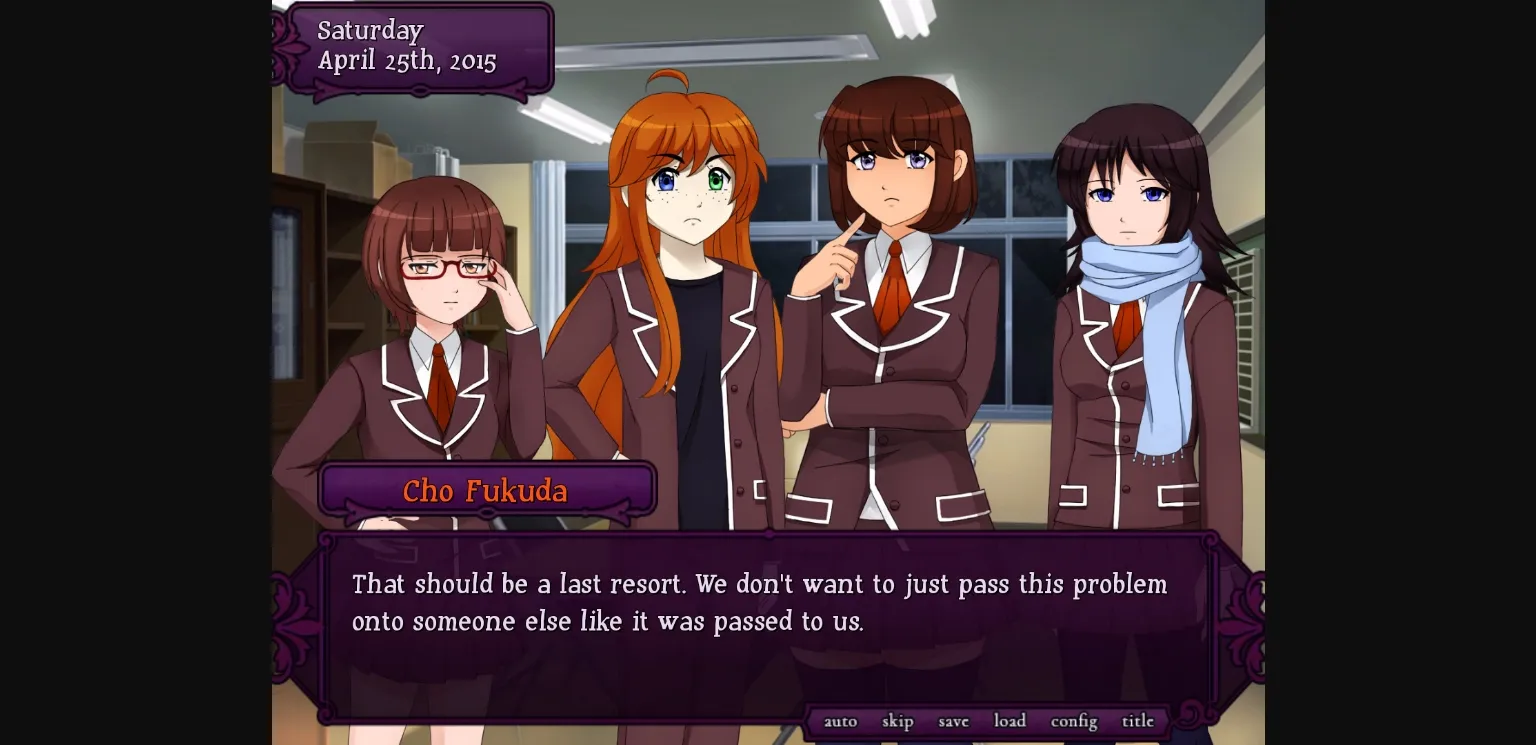Click the quick menu bar at the bottom
This screenshot has width=1536, height=745.
point(990,721)
